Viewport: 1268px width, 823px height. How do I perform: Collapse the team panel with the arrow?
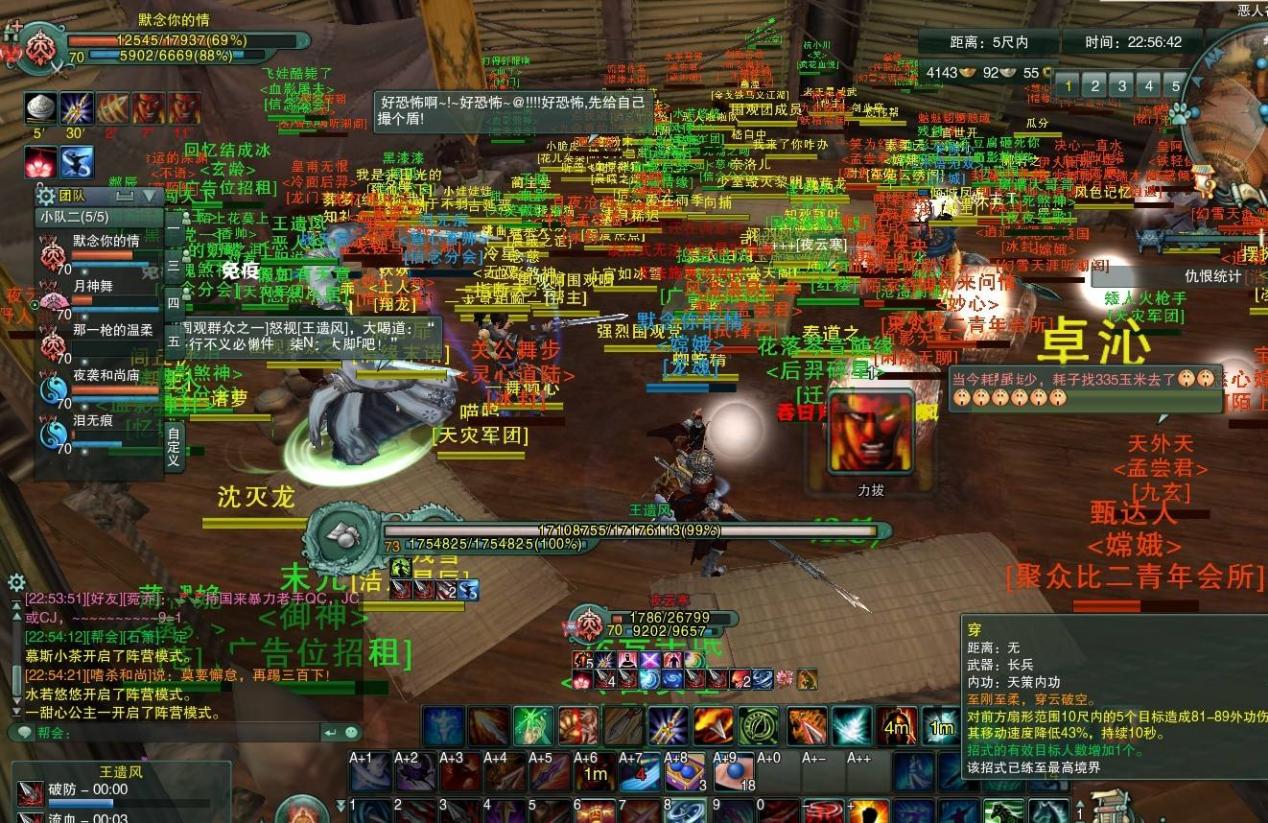[150, 196]
